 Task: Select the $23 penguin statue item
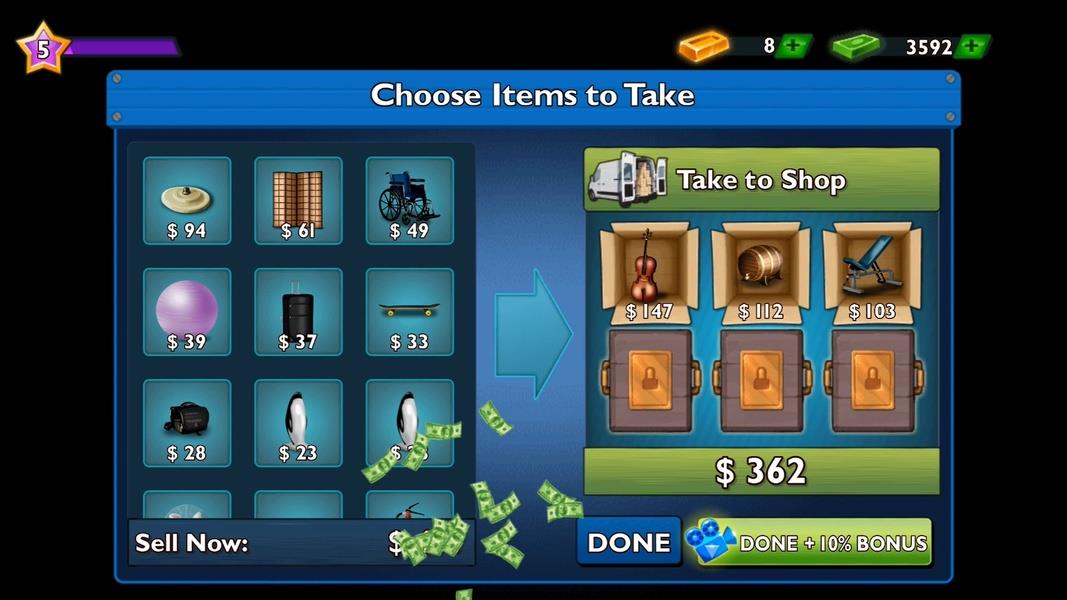coord(298,423)
